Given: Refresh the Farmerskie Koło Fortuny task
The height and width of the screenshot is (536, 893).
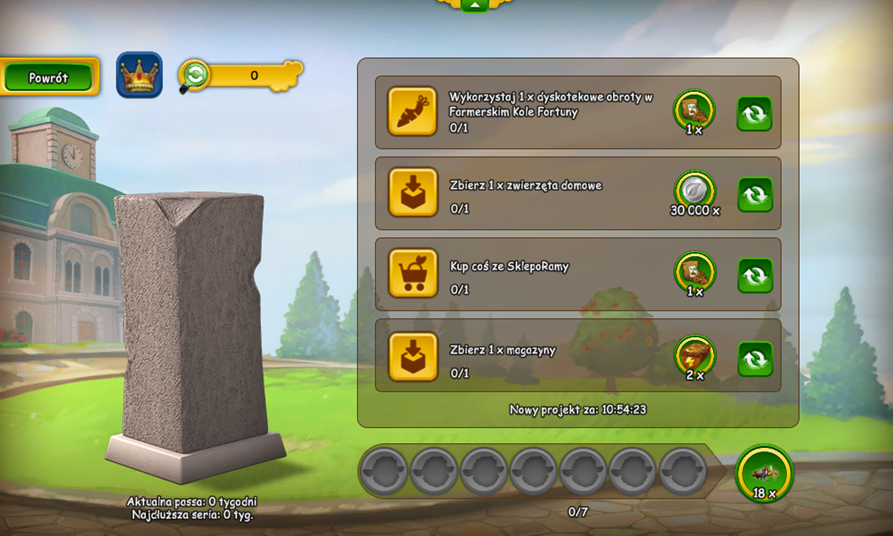Looking at the screenshot, I should pos(755,113).
